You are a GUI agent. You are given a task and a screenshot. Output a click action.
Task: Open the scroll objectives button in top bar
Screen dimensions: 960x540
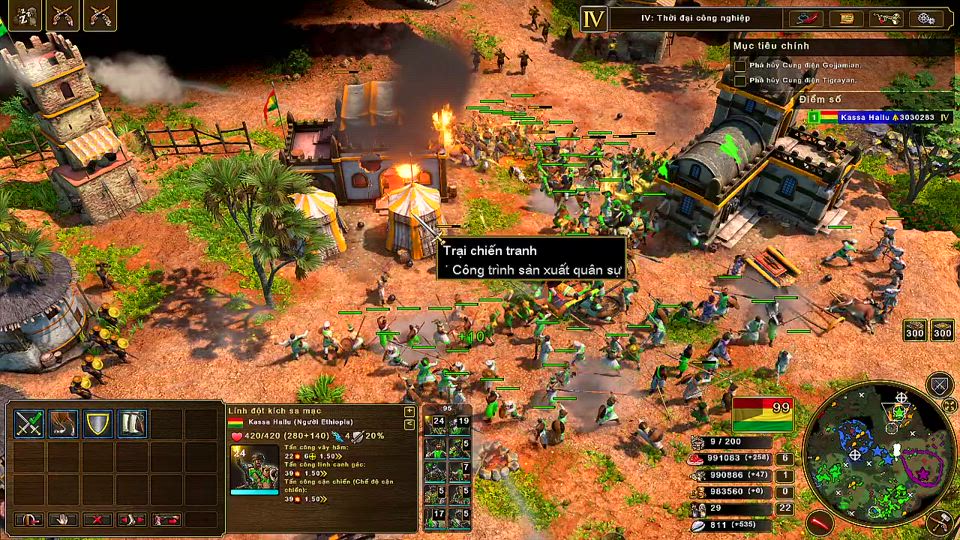[x=846, y=18]
